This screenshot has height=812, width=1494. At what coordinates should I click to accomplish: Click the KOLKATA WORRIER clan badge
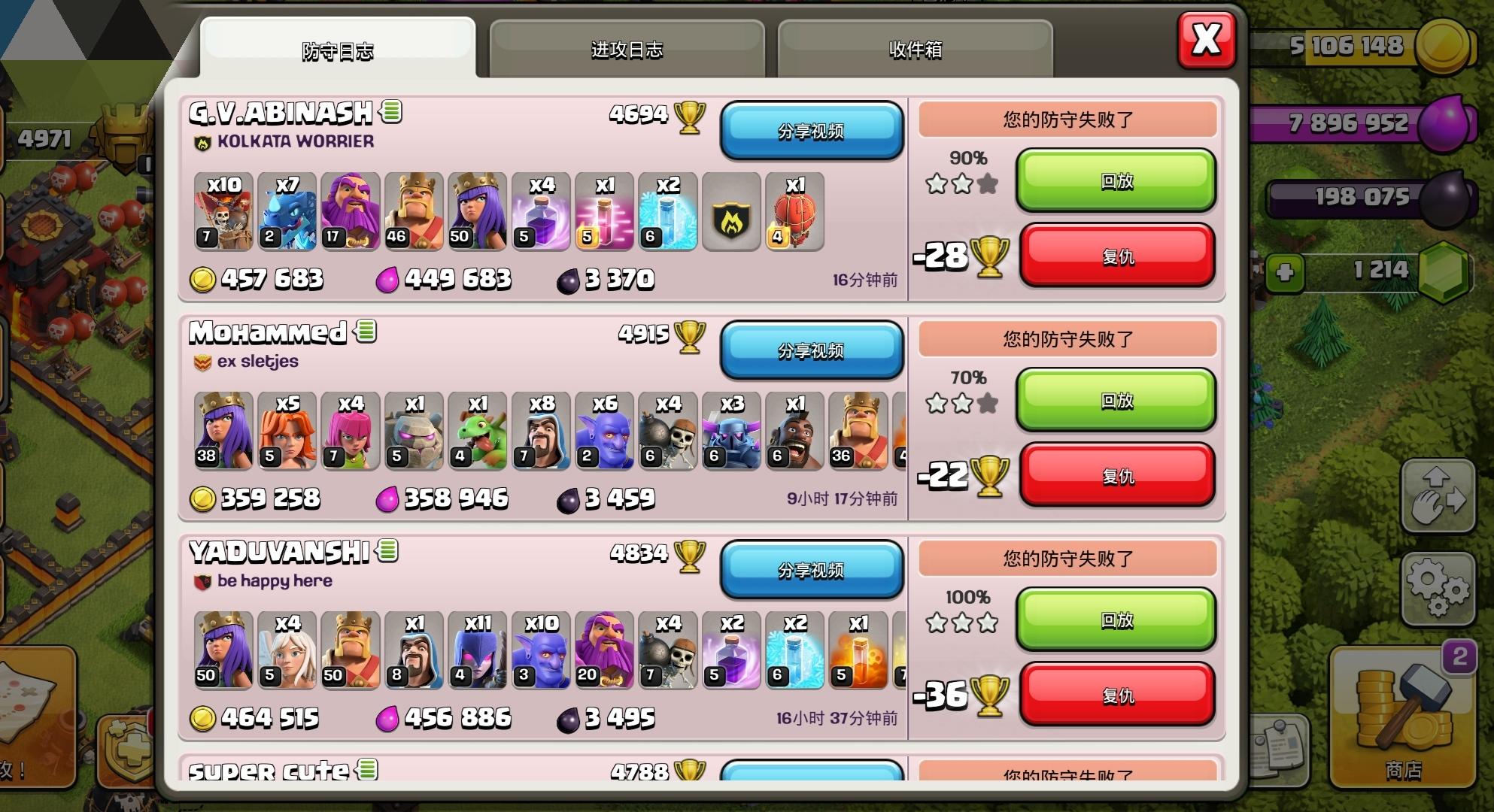click(202, 141)
